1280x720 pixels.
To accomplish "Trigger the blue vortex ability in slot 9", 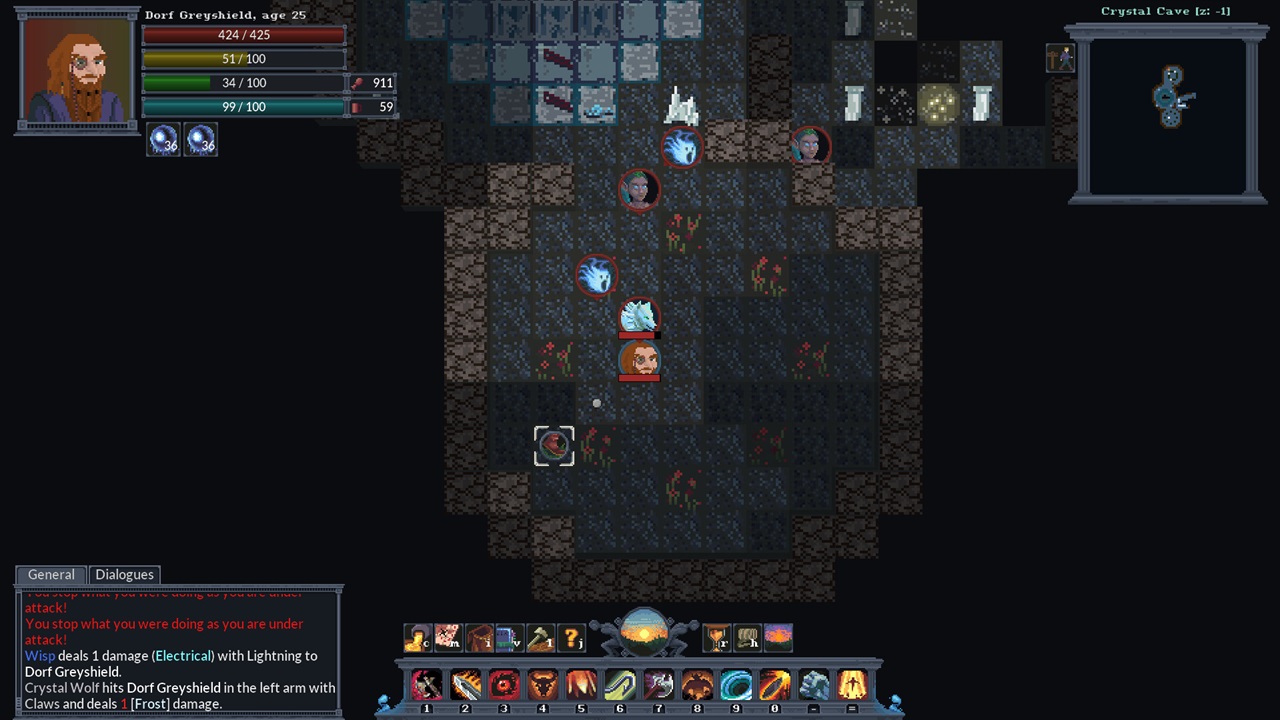I will [736, 685].
